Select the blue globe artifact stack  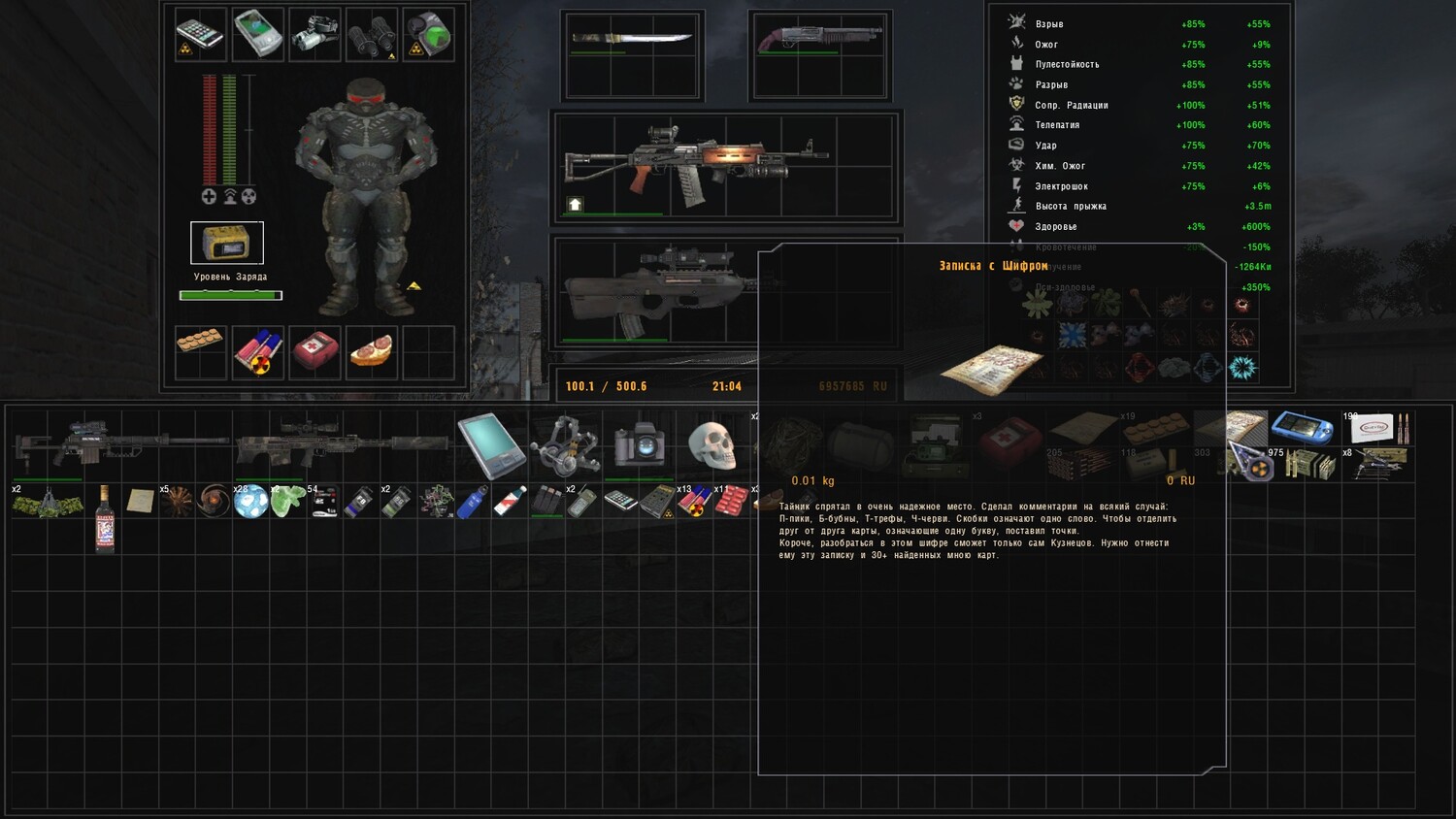(250, 501)
